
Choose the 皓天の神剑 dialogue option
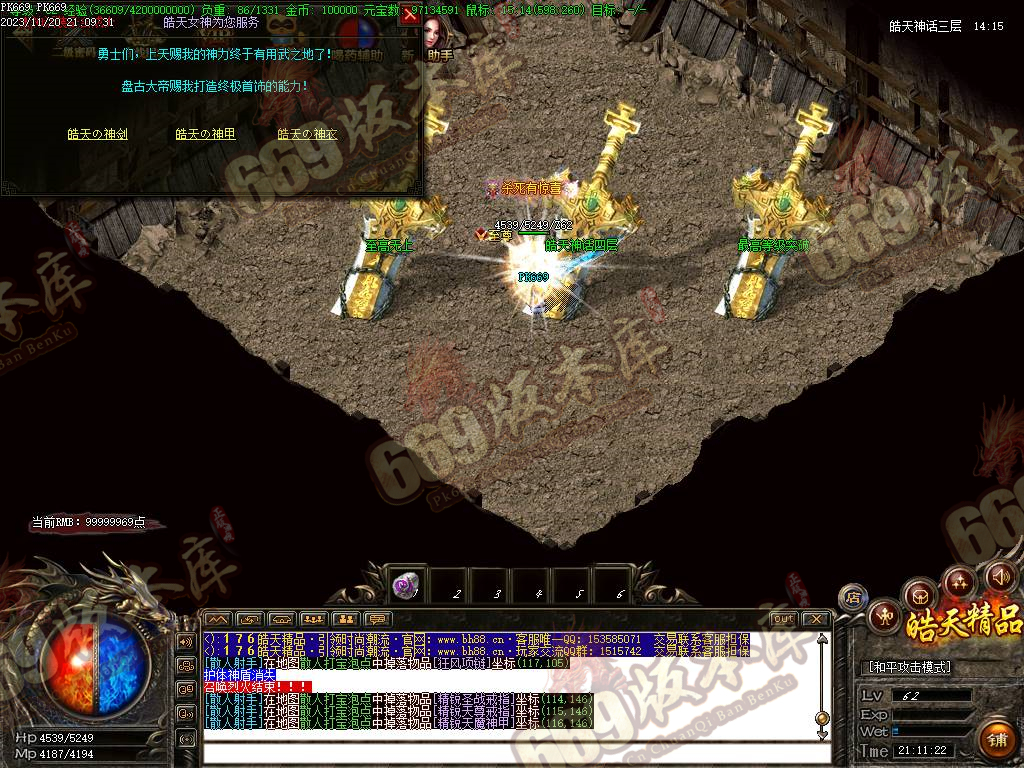(x=97, y=134)
